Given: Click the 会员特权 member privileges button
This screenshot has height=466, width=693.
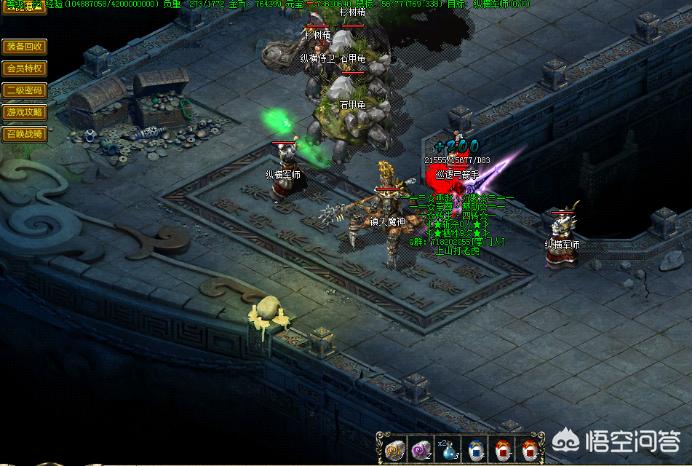Looking at the screenshot, I should (x=24, y=68).
